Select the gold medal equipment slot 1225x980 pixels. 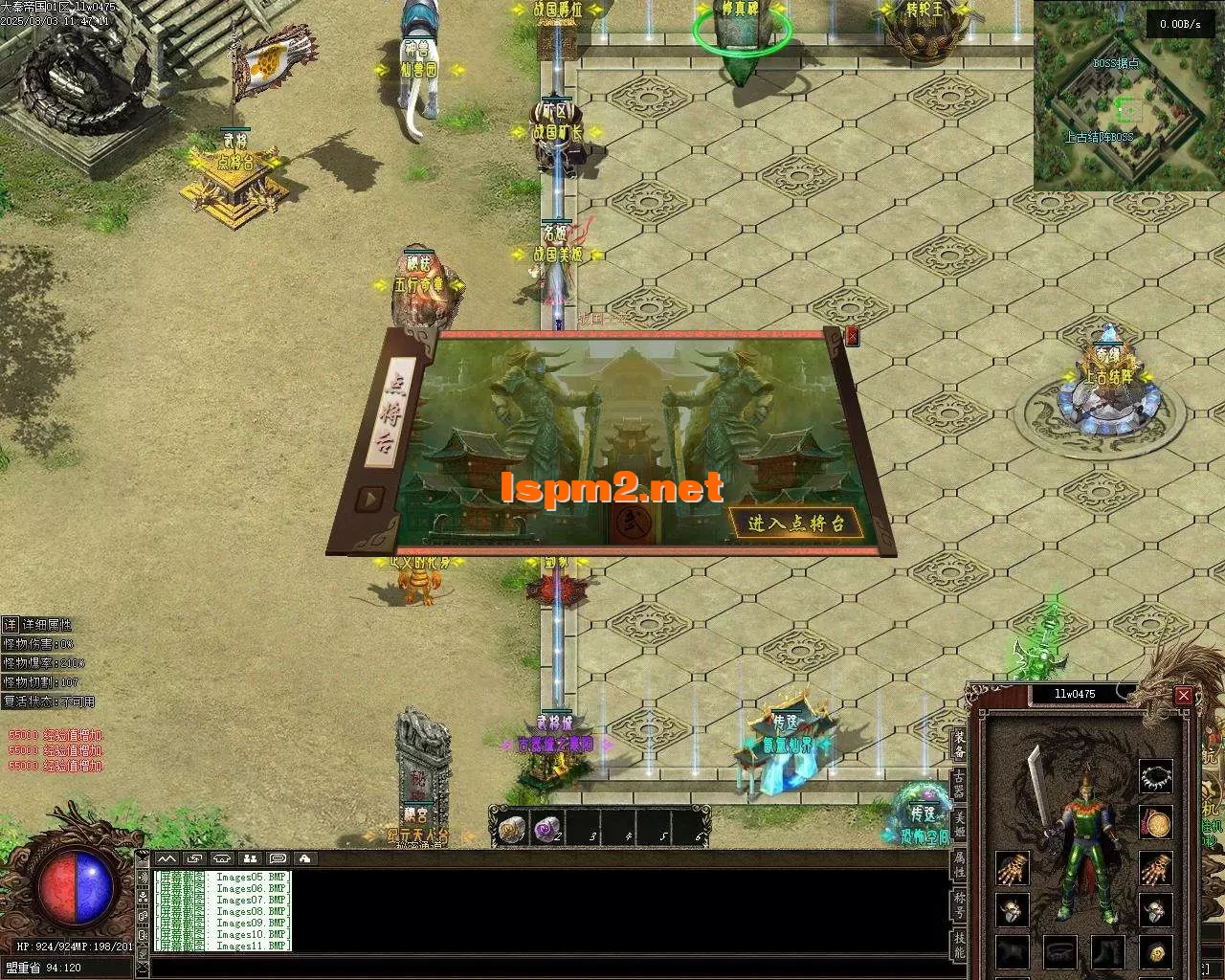(x=1156, y=822)
